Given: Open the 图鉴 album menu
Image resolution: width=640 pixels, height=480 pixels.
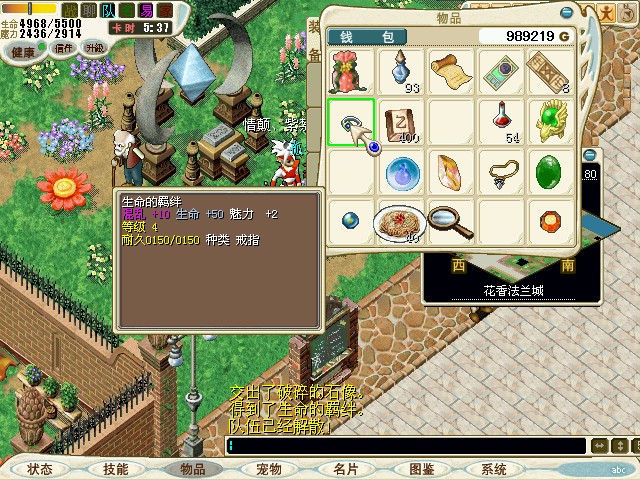Looking at the screenshot, I should point(421,468).
